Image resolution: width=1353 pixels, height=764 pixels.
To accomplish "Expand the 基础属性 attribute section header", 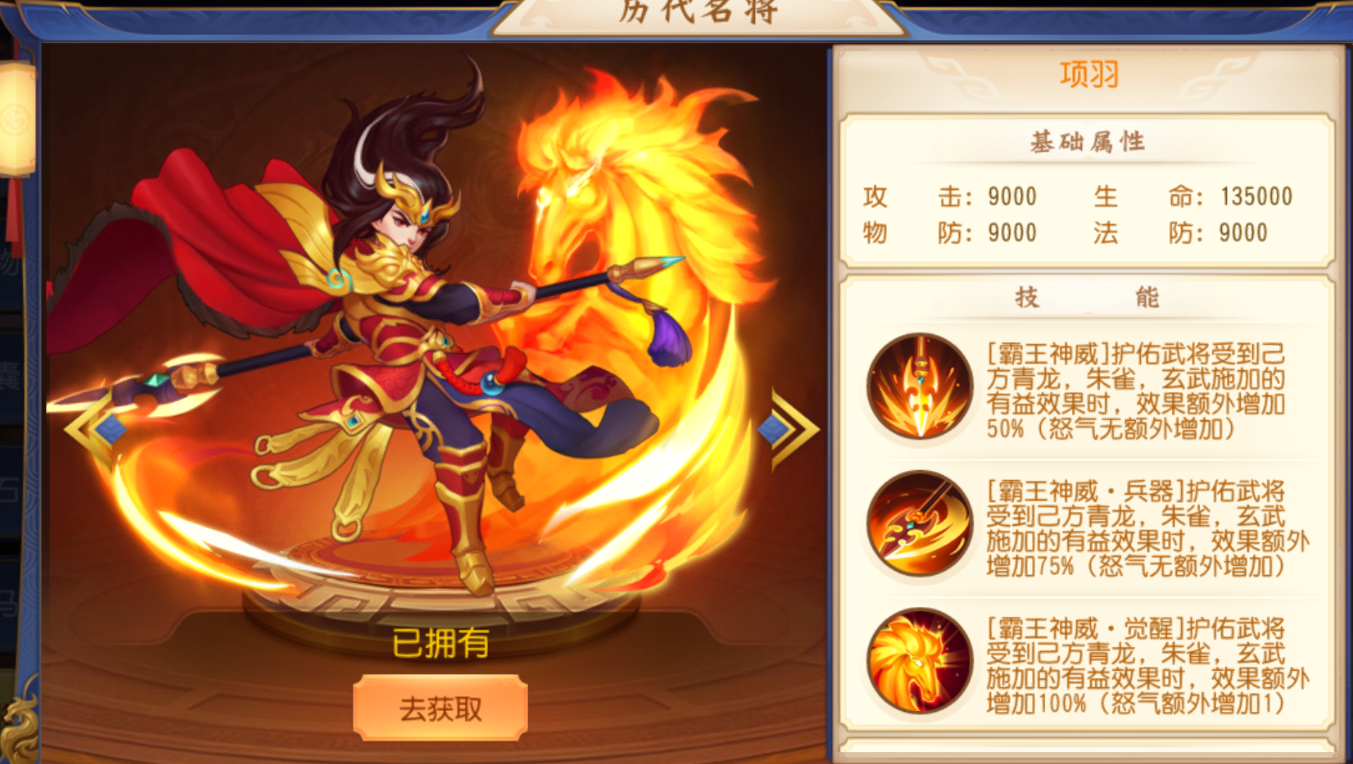I will (1090, 142).
